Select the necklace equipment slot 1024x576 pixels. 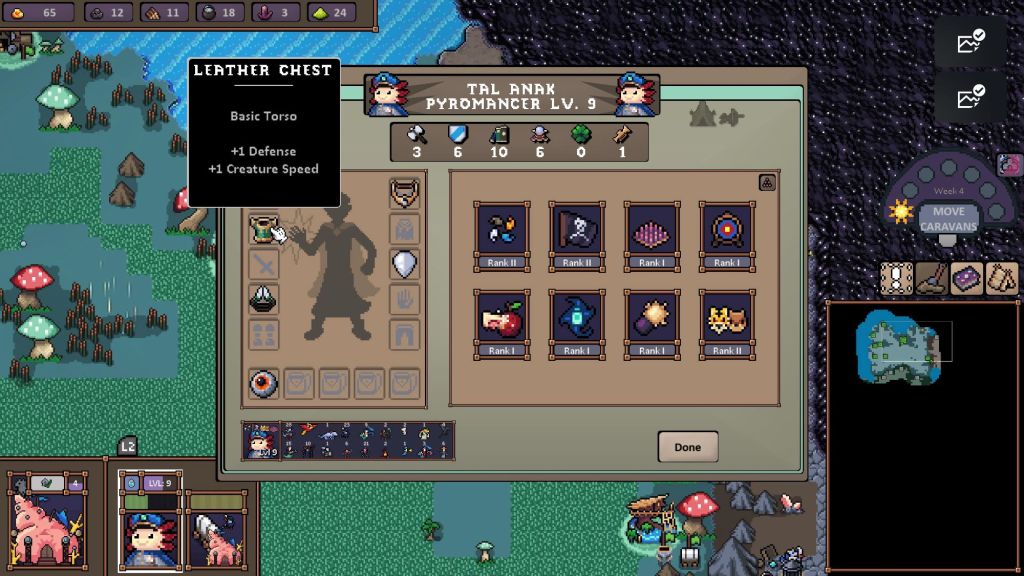click(404, 193)
